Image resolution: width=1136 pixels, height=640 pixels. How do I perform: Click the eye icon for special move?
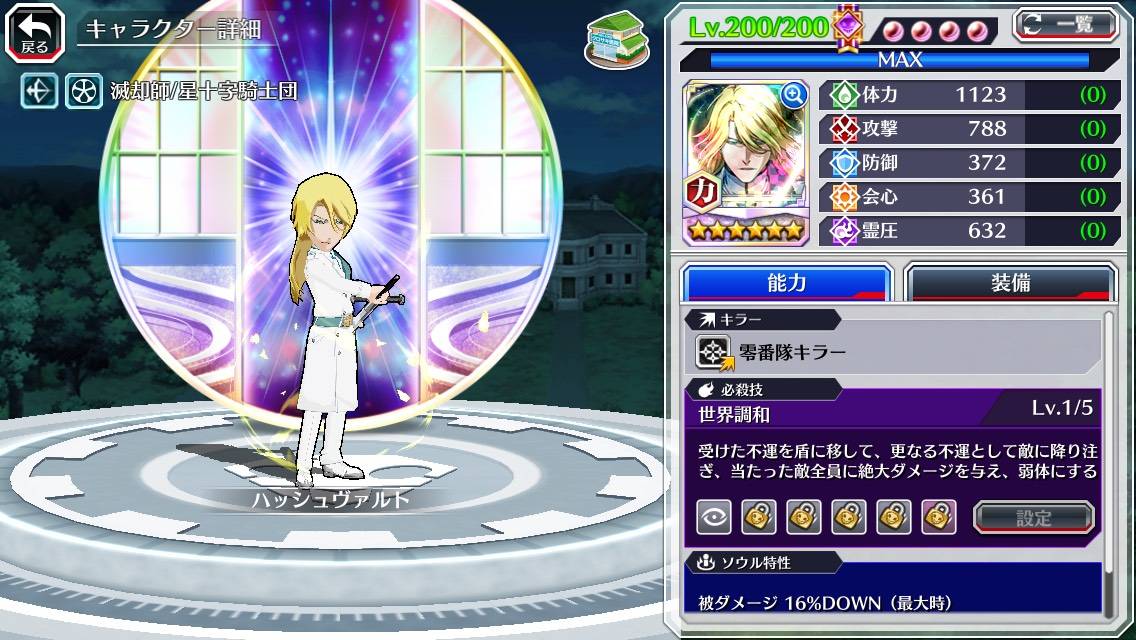713,517
